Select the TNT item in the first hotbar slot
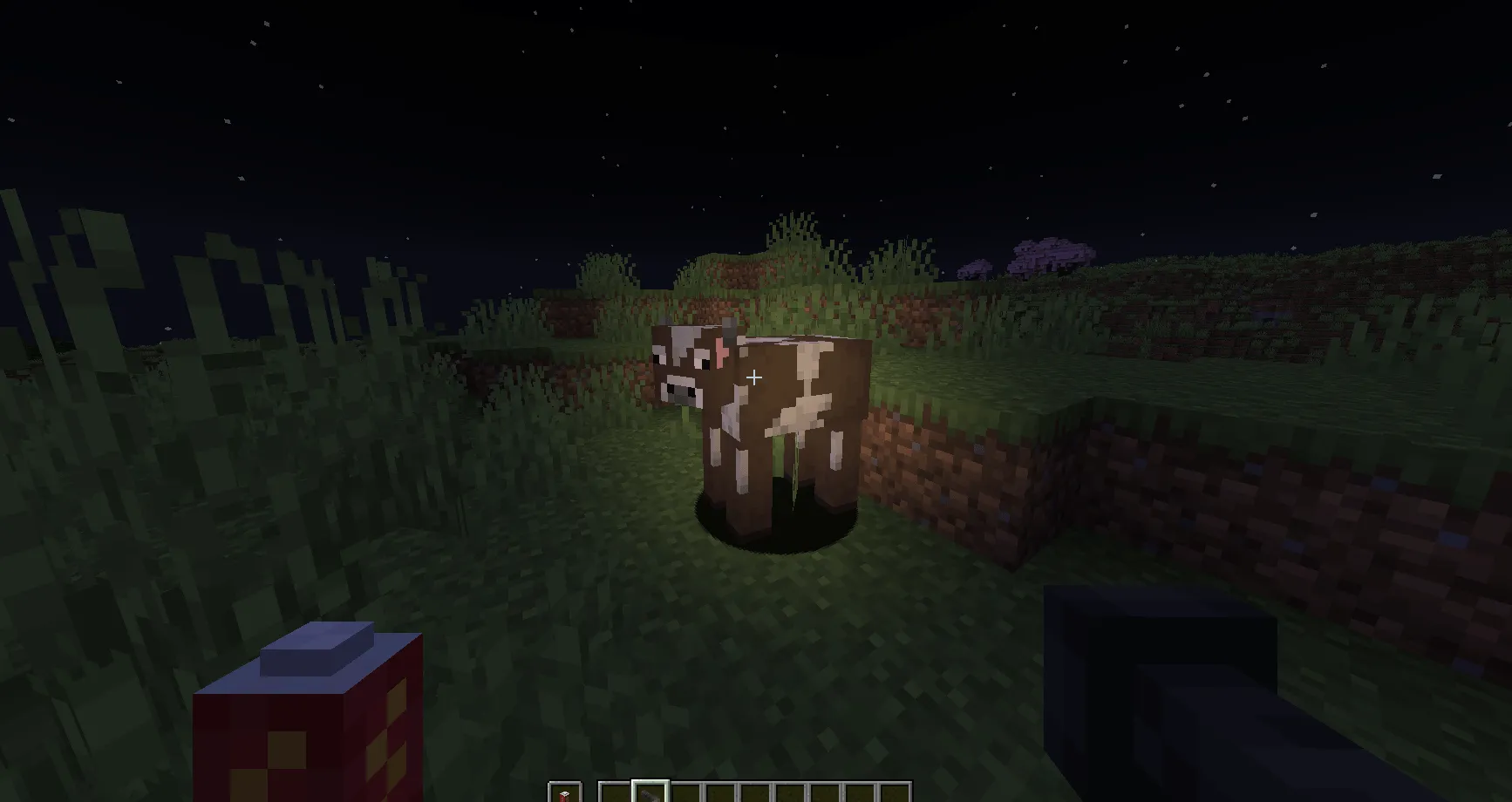 pos(565,793)
